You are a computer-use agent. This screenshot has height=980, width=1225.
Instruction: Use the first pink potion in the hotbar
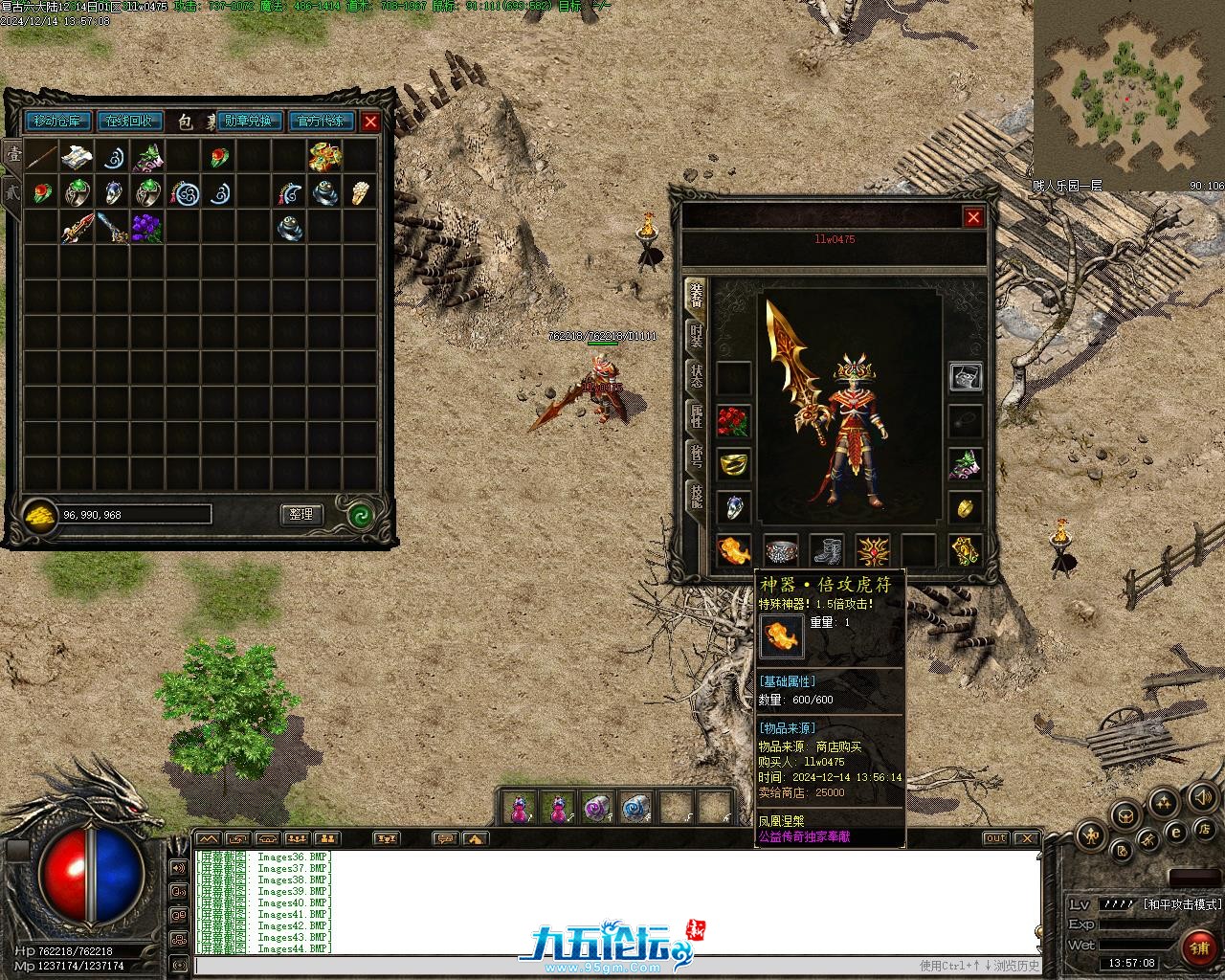coord(519,809)
